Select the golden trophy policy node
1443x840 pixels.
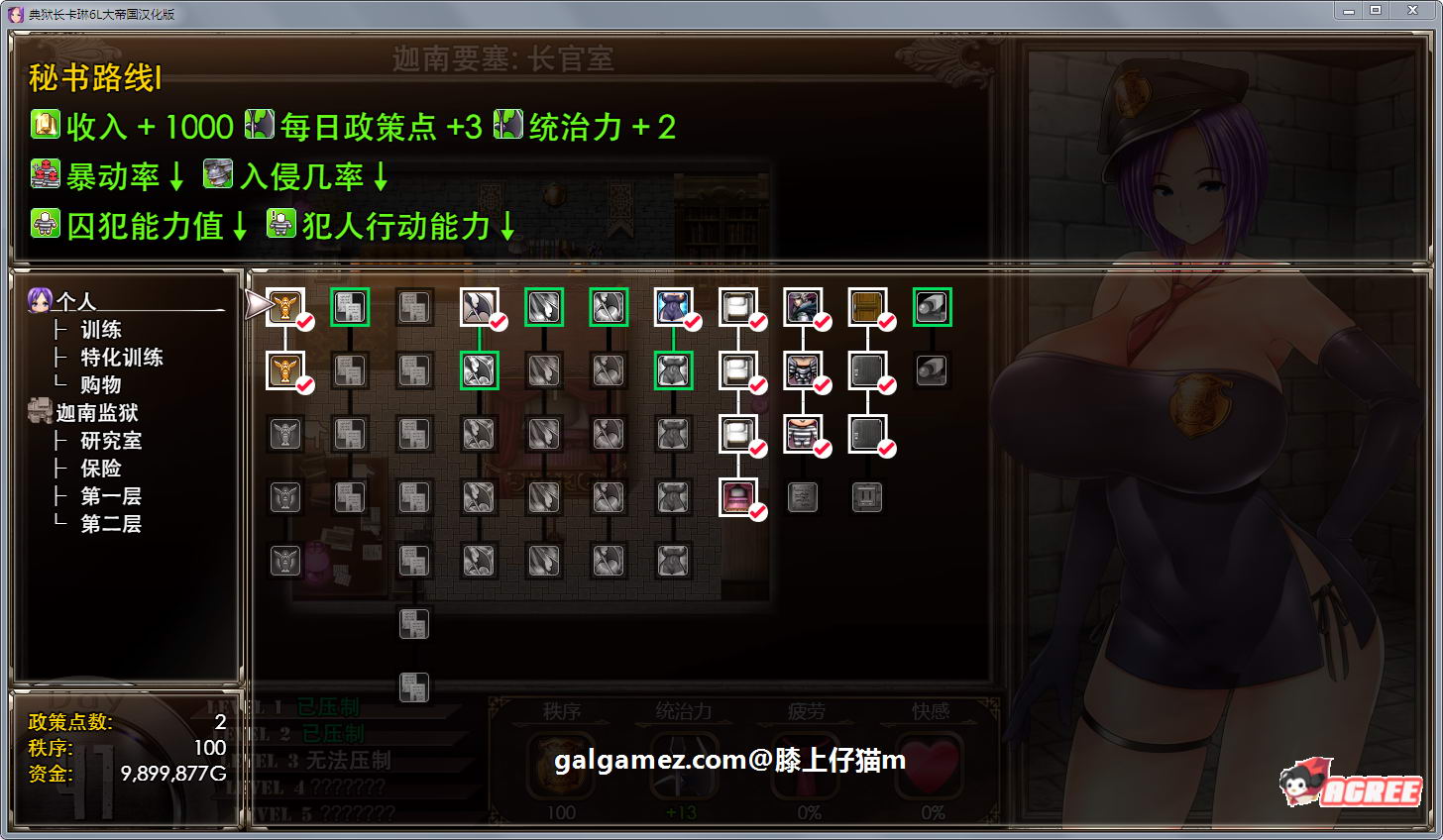285,307
